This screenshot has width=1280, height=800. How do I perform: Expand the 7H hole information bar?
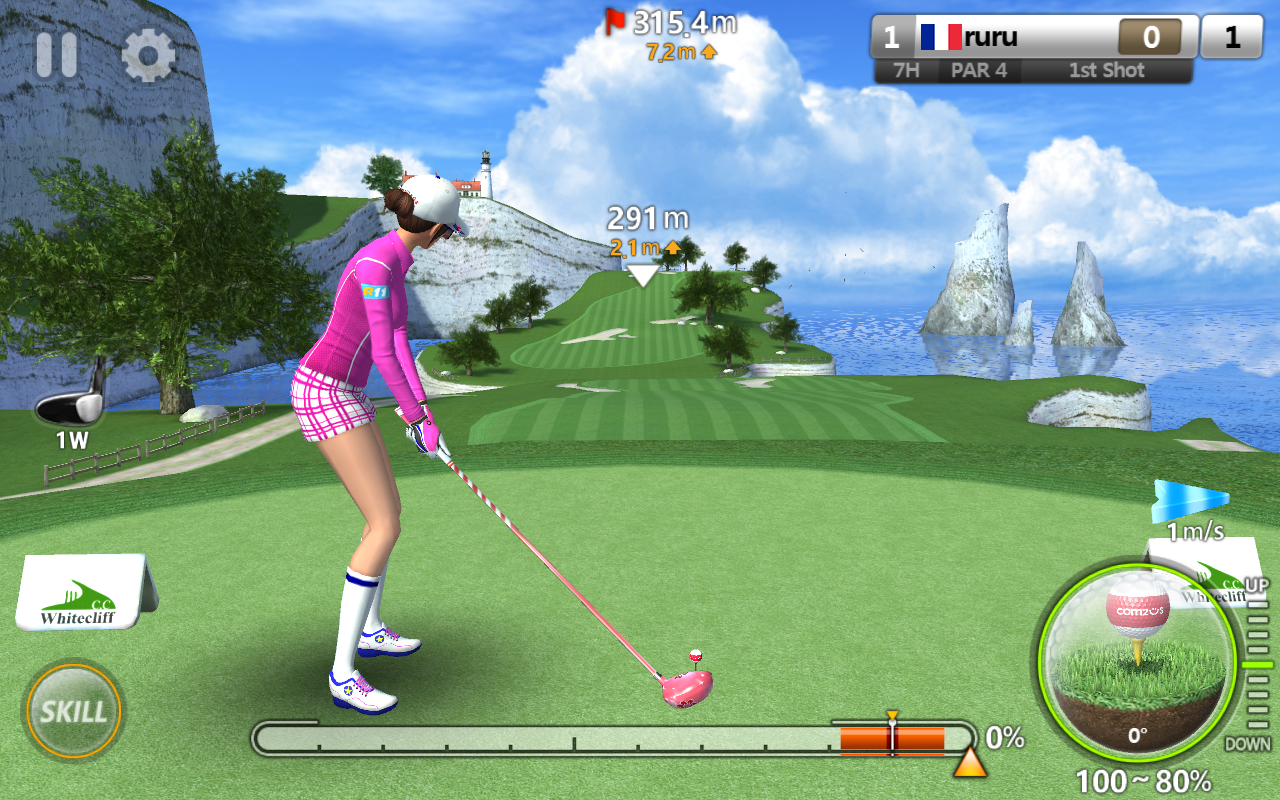point(908,70)
